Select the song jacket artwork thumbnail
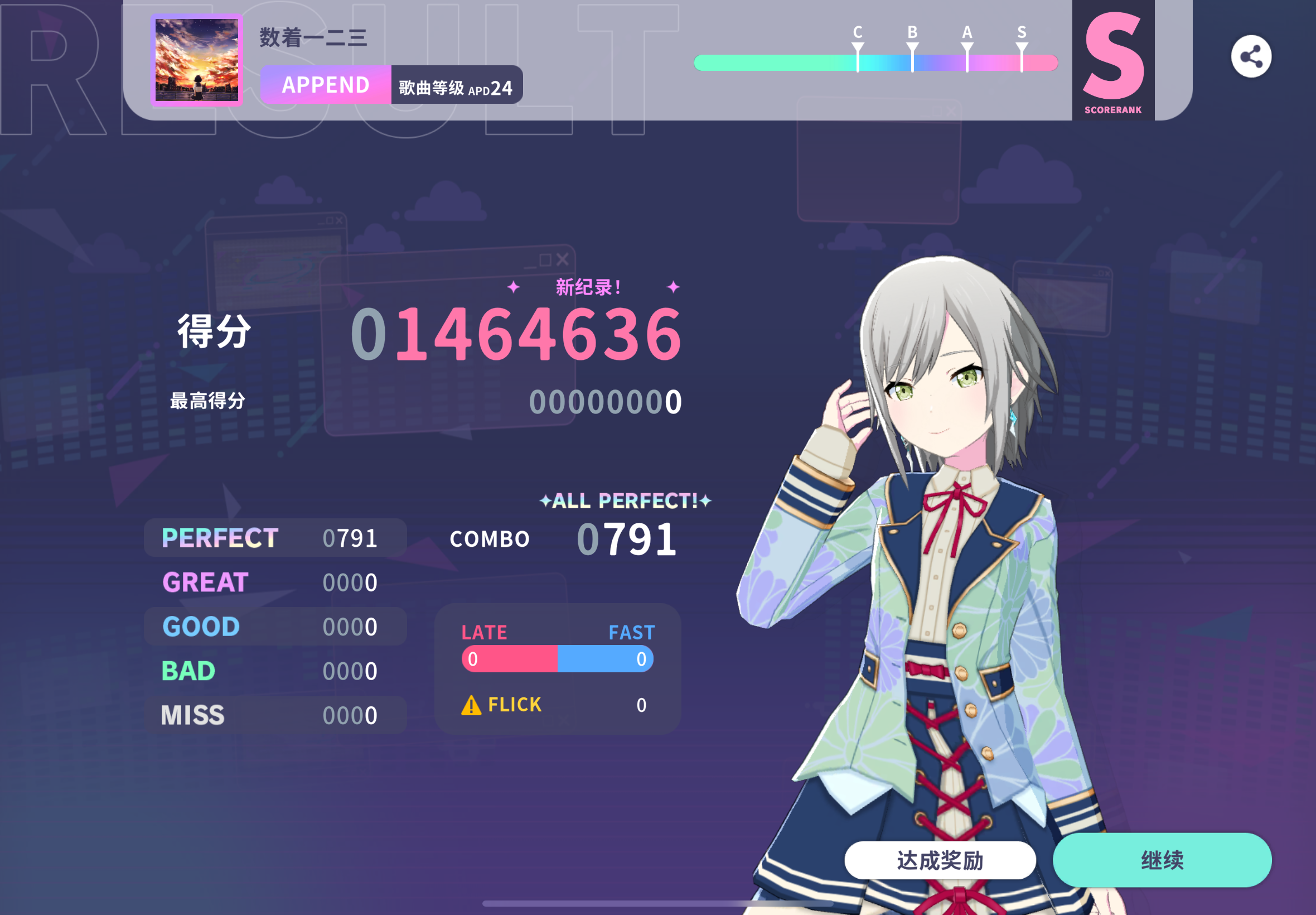The image size is (1316, 915). tap(196, 60)
